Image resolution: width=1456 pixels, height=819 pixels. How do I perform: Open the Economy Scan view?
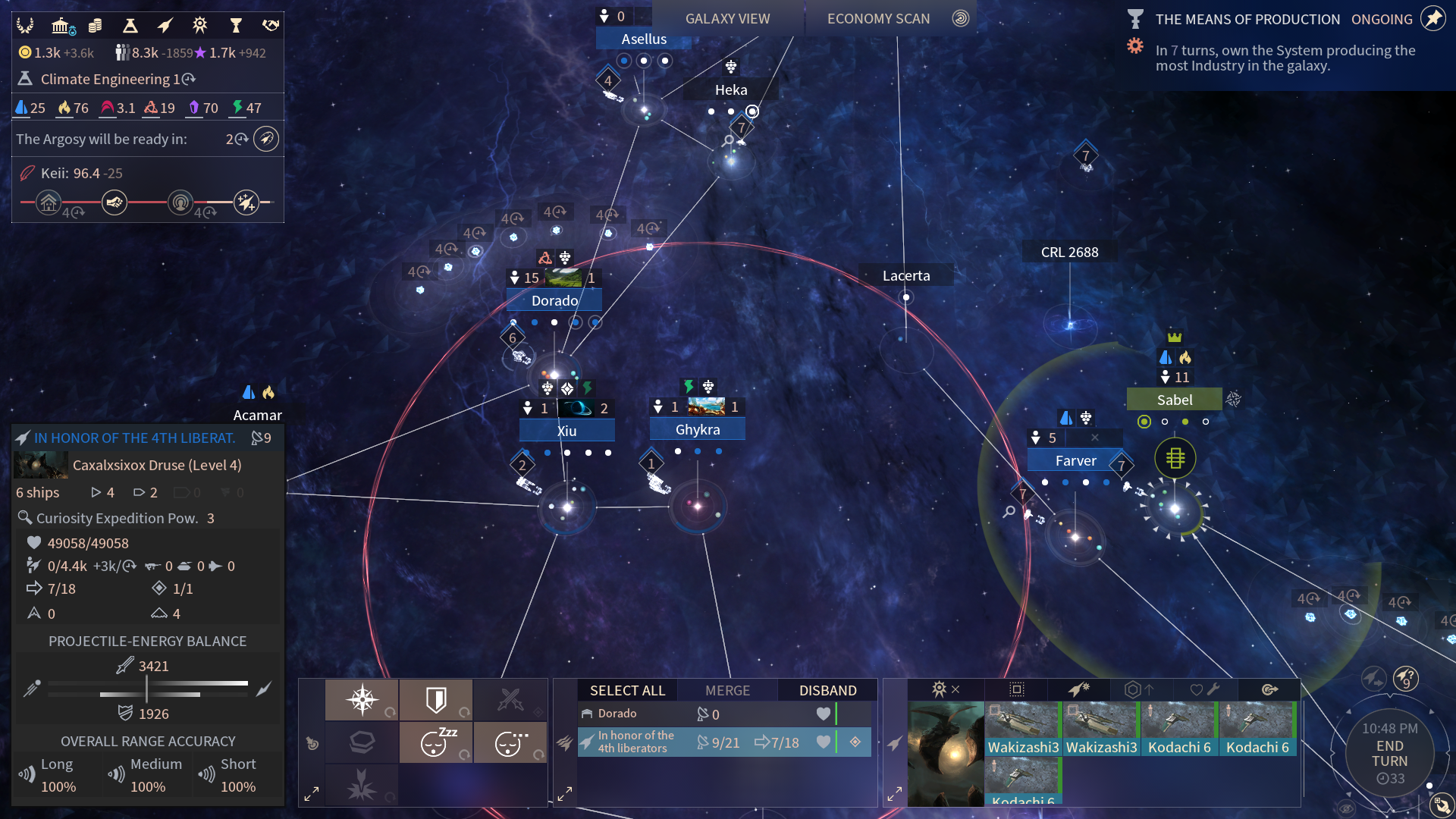tap(878, 19)
